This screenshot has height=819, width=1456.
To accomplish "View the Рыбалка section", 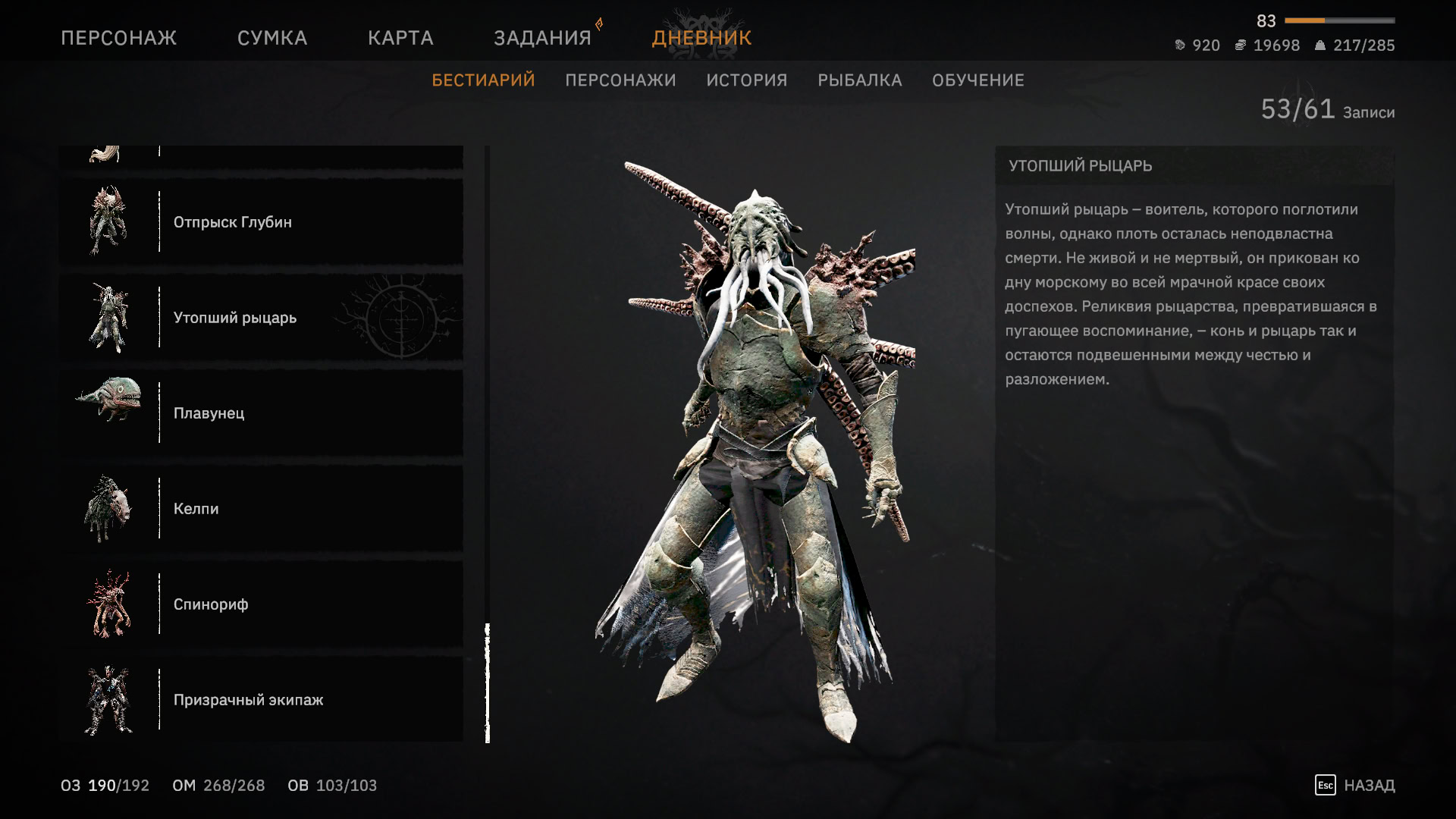I will pyautogui.click(x=859, y=80).
